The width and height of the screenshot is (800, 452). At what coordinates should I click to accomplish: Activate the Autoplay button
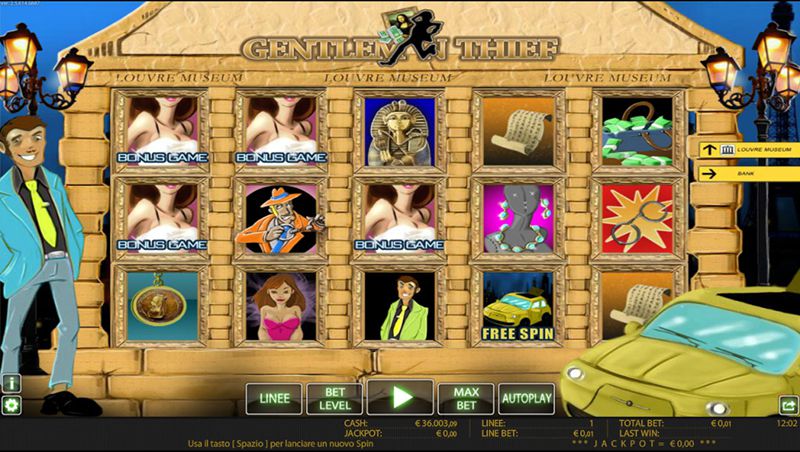[x=526, y=398]
